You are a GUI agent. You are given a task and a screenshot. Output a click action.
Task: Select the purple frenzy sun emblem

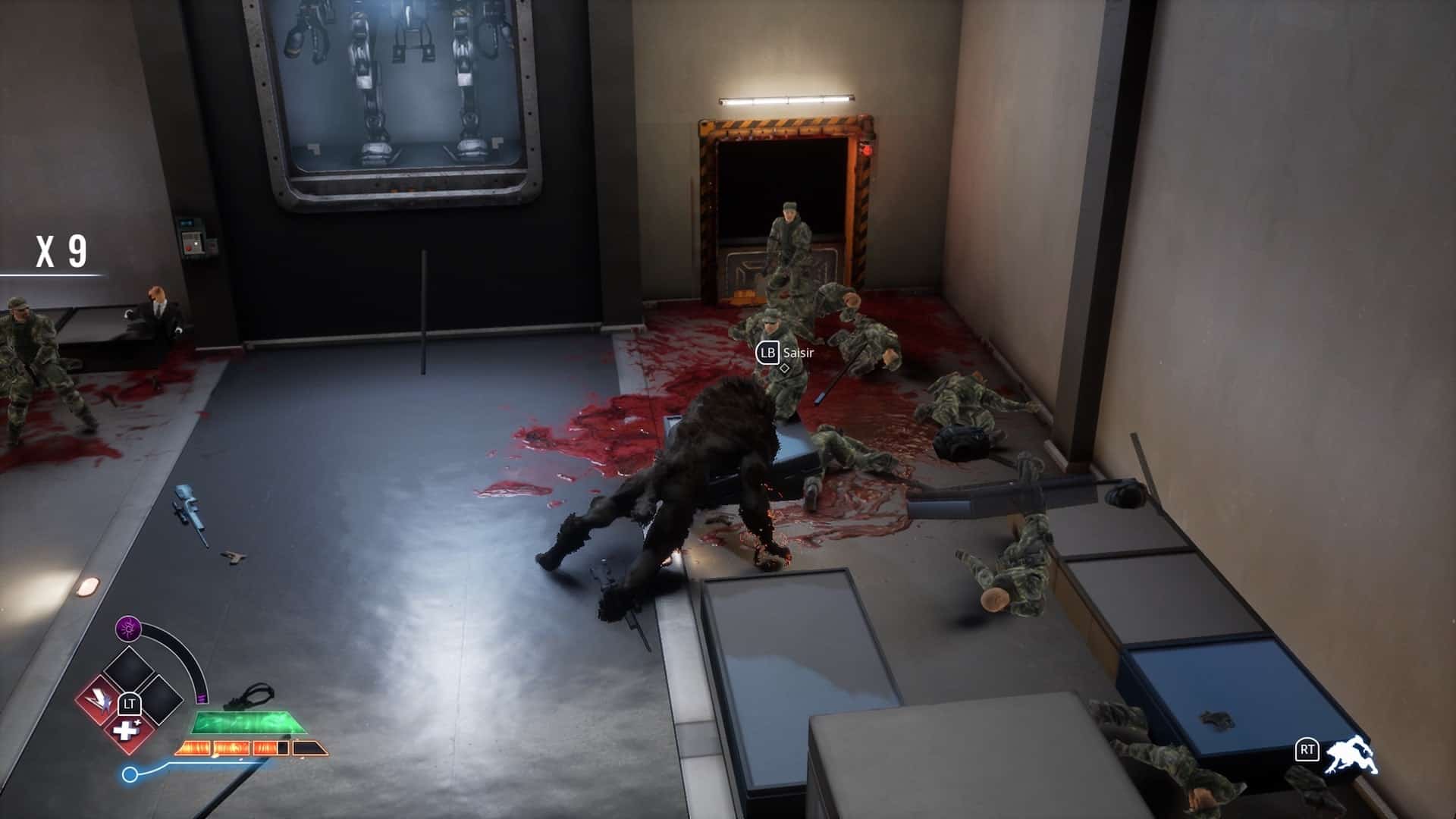(129, 628)
